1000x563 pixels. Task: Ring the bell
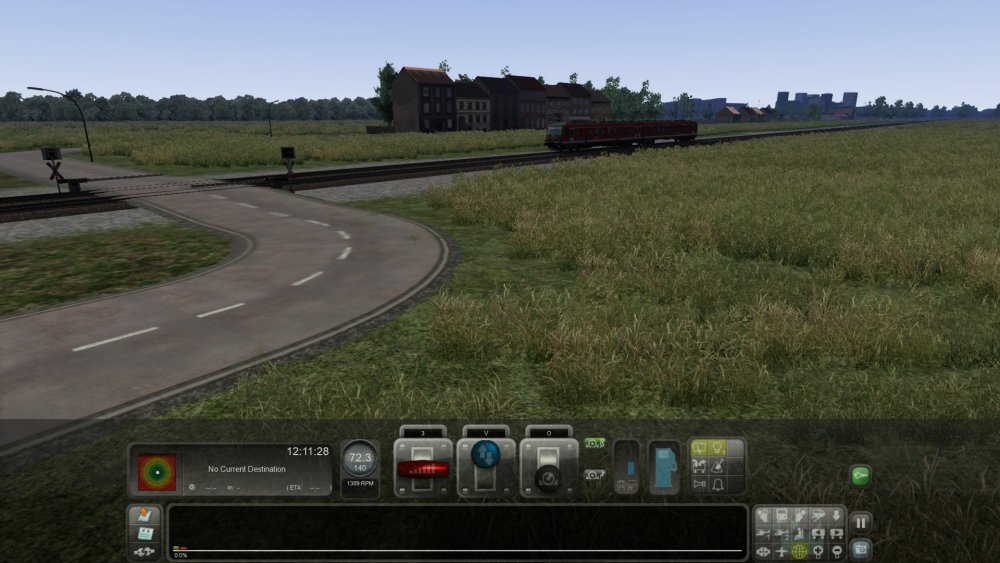click(x=717, y=484)
